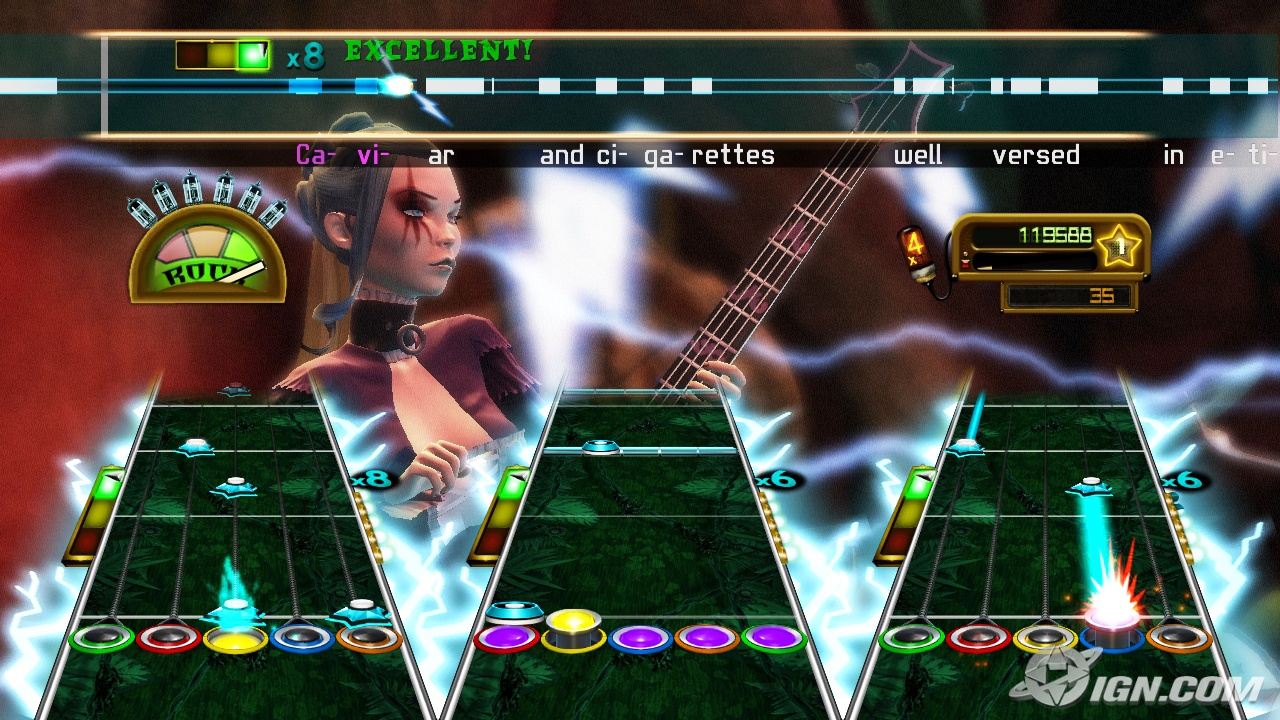Click the 4x multiplier tube
The height and width of the screenshot is (720, 1280).
pyautogui.click(x=916, y=252)
